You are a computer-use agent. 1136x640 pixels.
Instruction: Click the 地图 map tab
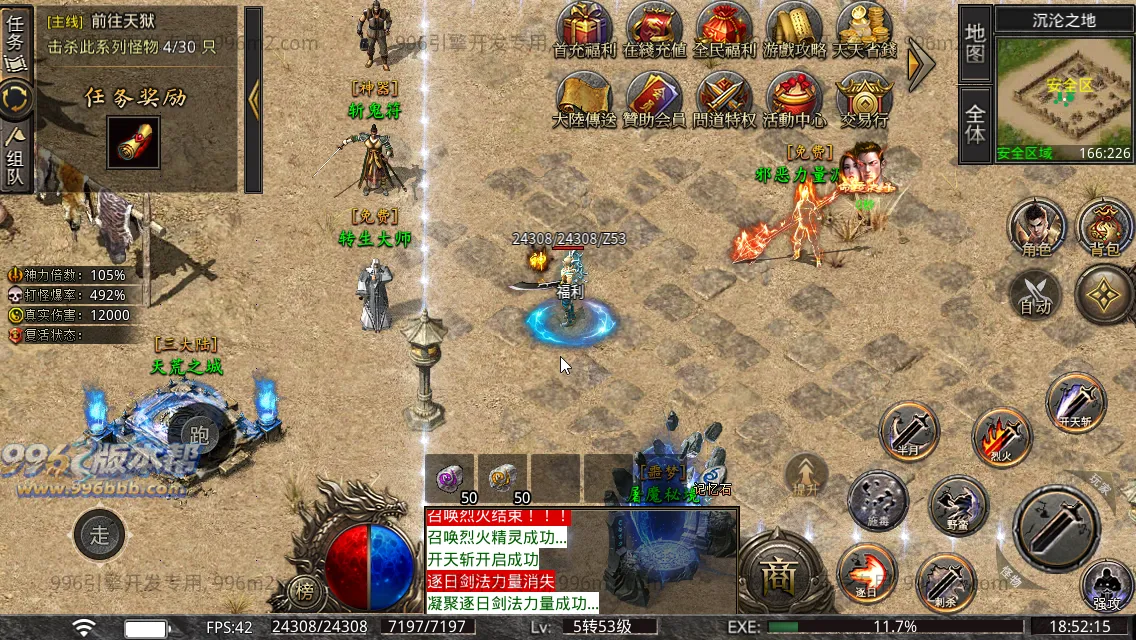[975, 44]
